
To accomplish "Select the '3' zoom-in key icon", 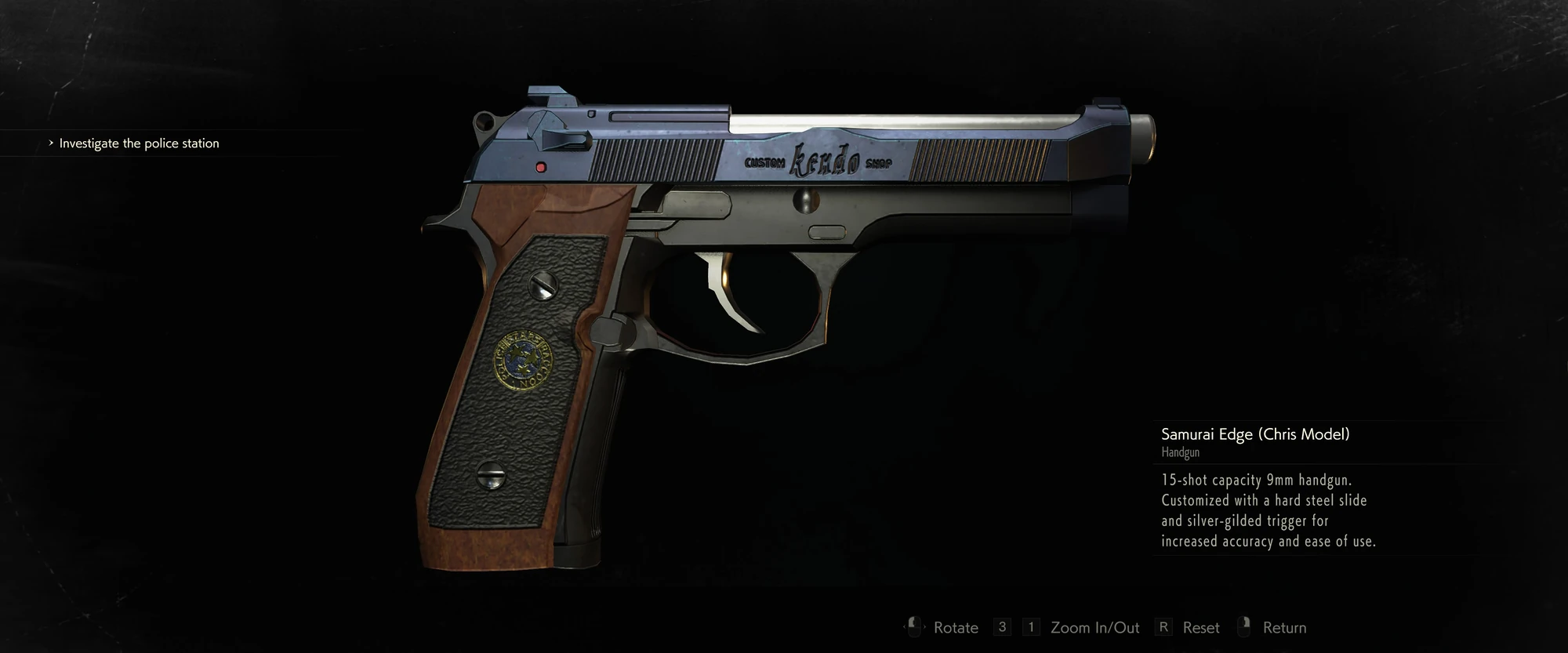I will [1001, 626].
